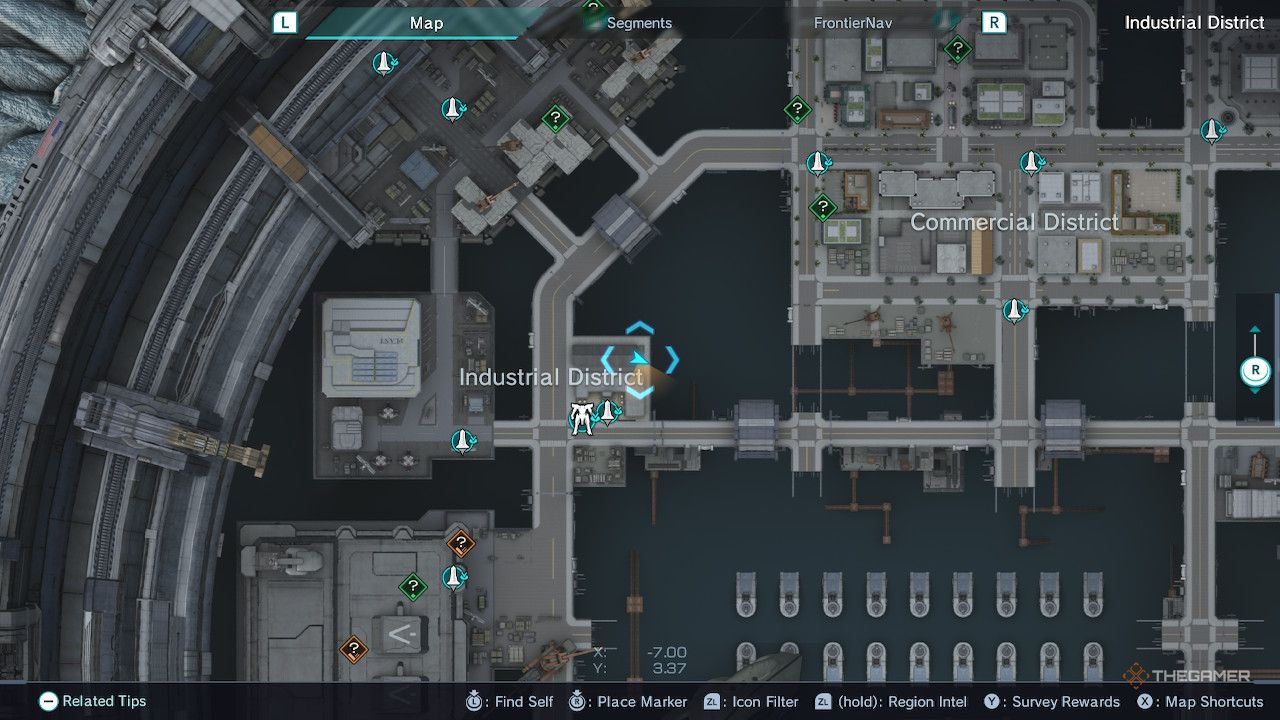Open the L shoulder button tab switcher
The image size is (1280, 720).
285,22
